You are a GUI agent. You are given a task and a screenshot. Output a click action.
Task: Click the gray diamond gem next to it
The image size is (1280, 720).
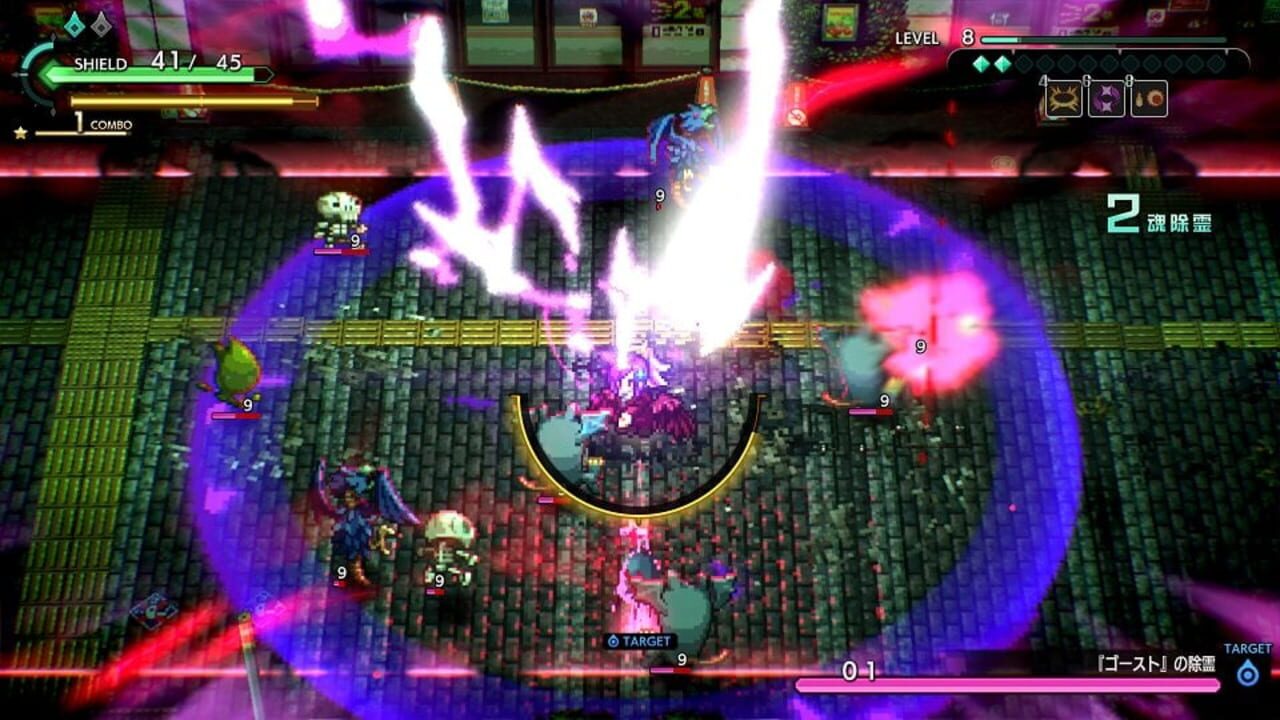[x=101, y=27]
